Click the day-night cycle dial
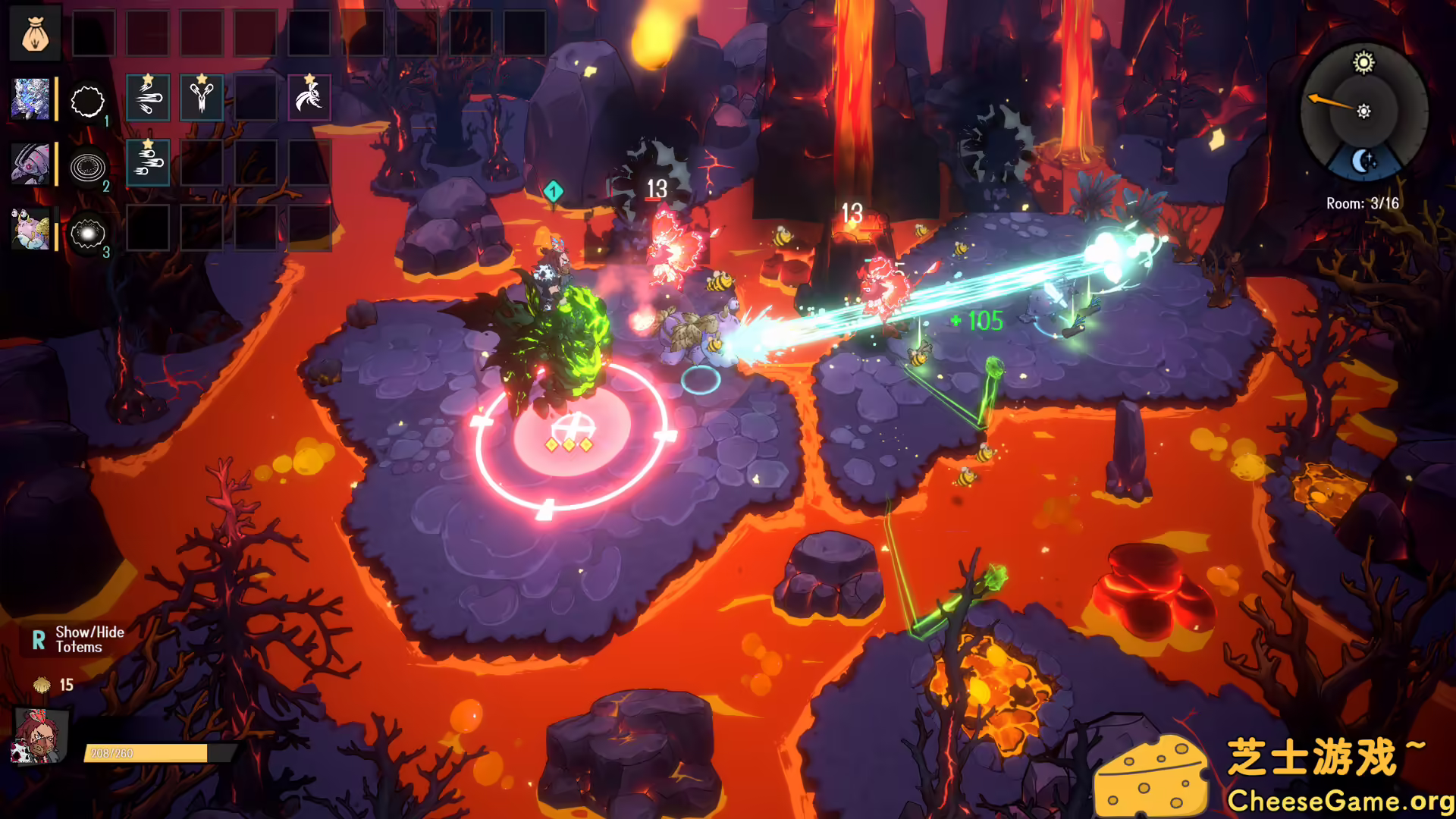The width and height of the screenshot is (1456, 819). tap(1363, 111)
